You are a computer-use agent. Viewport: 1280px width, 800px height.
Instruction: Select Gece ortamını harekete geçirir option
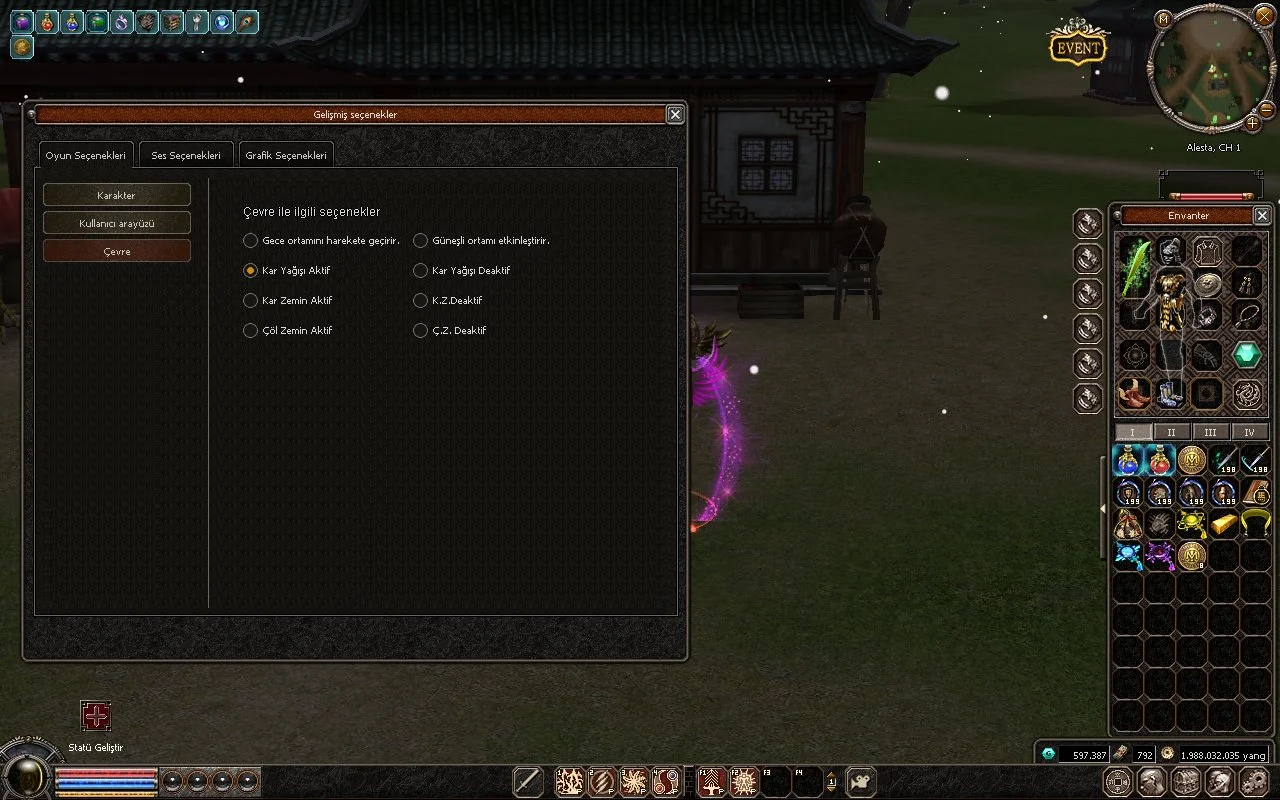251,241
